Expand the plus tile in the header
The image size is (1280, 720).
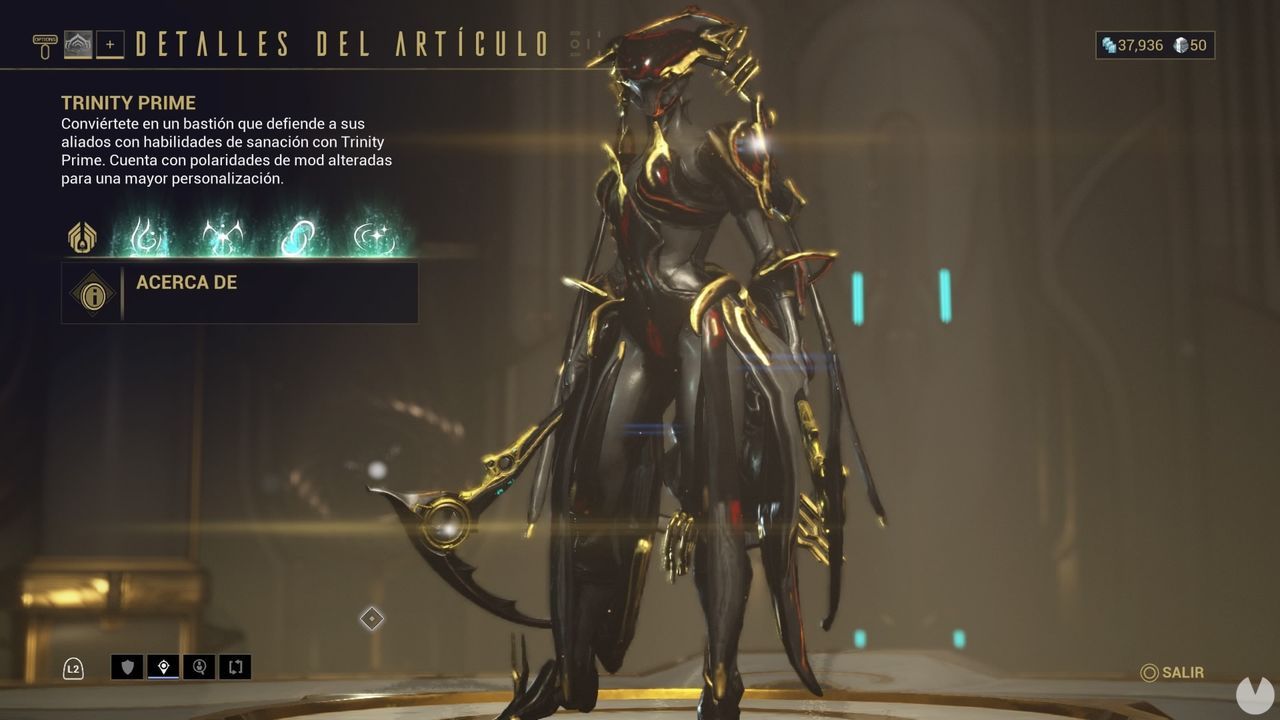pos(110,43)
